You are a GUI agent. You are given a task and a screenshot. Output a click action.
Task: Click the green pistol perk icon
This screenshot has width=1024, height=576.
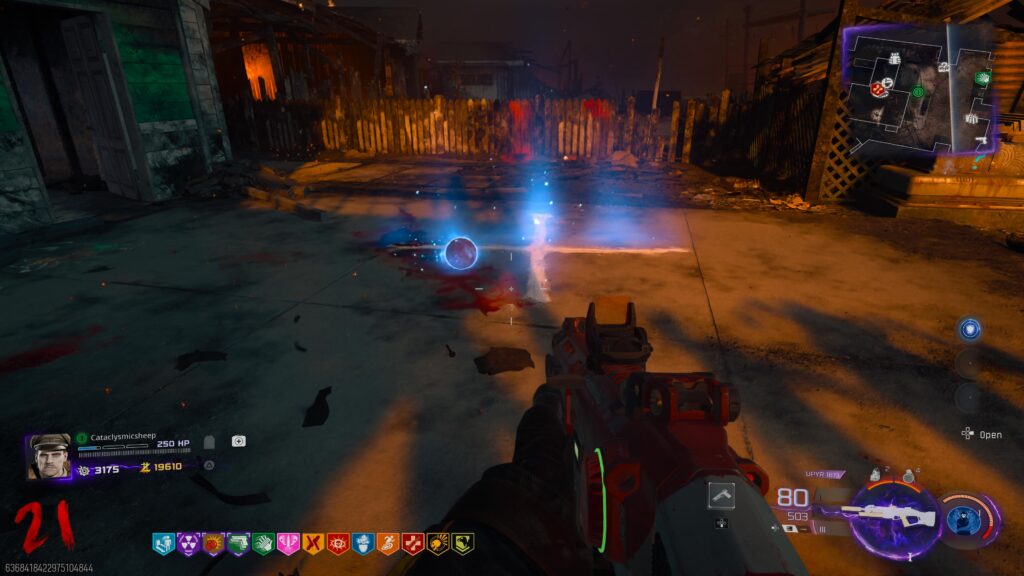237,543
